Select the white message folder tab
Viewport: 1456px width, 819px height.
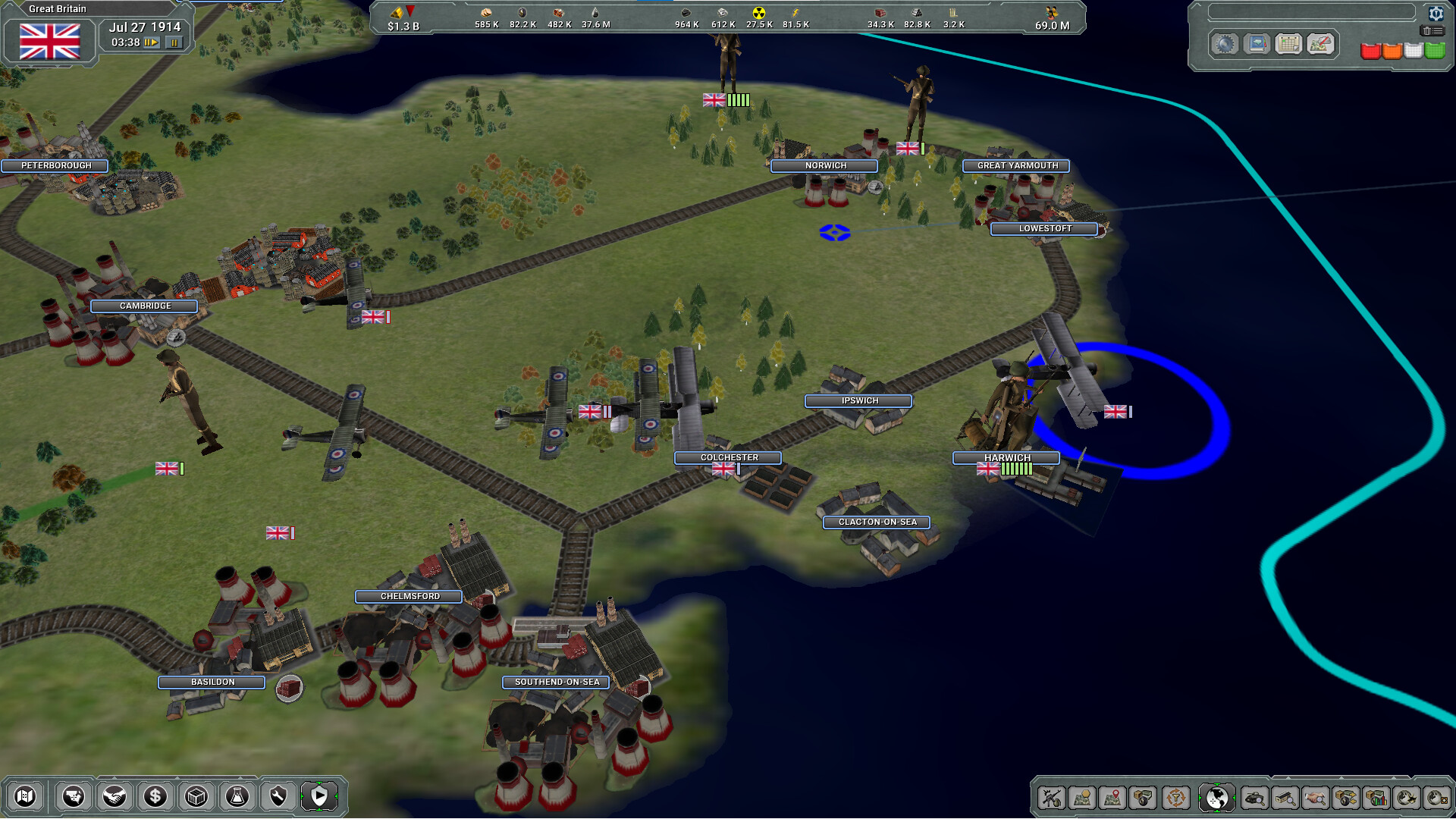tap(1414, 51)
